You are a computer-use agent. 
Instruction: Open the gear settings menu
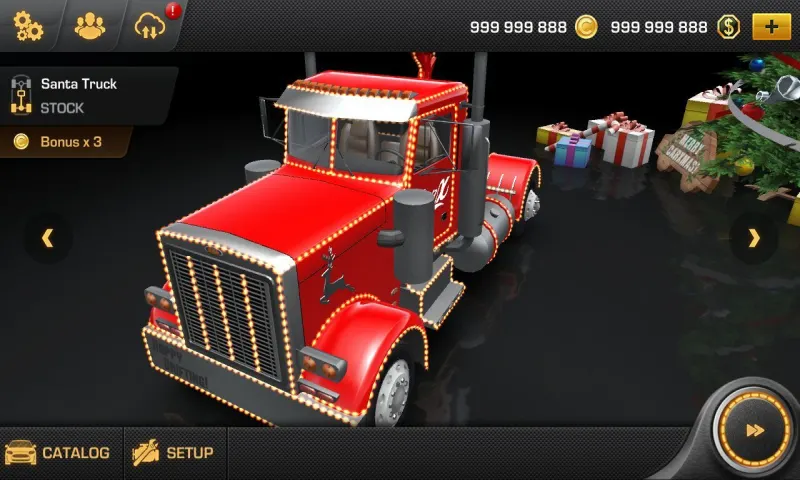(28, 26)
